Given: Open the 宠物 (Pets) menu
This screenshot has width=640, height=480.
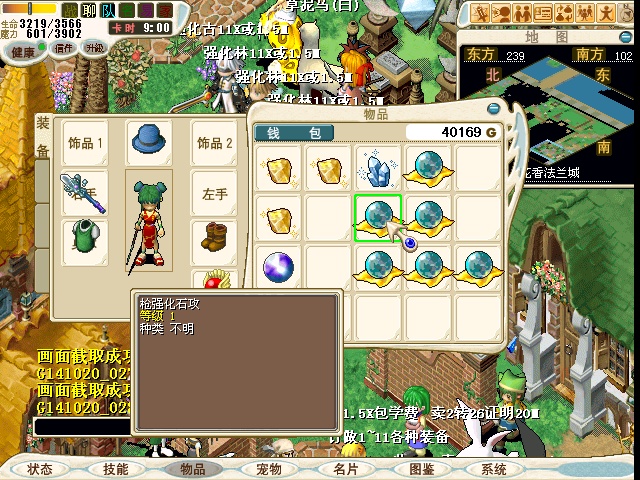Looking at the screenshot, I should pos(268,468).
